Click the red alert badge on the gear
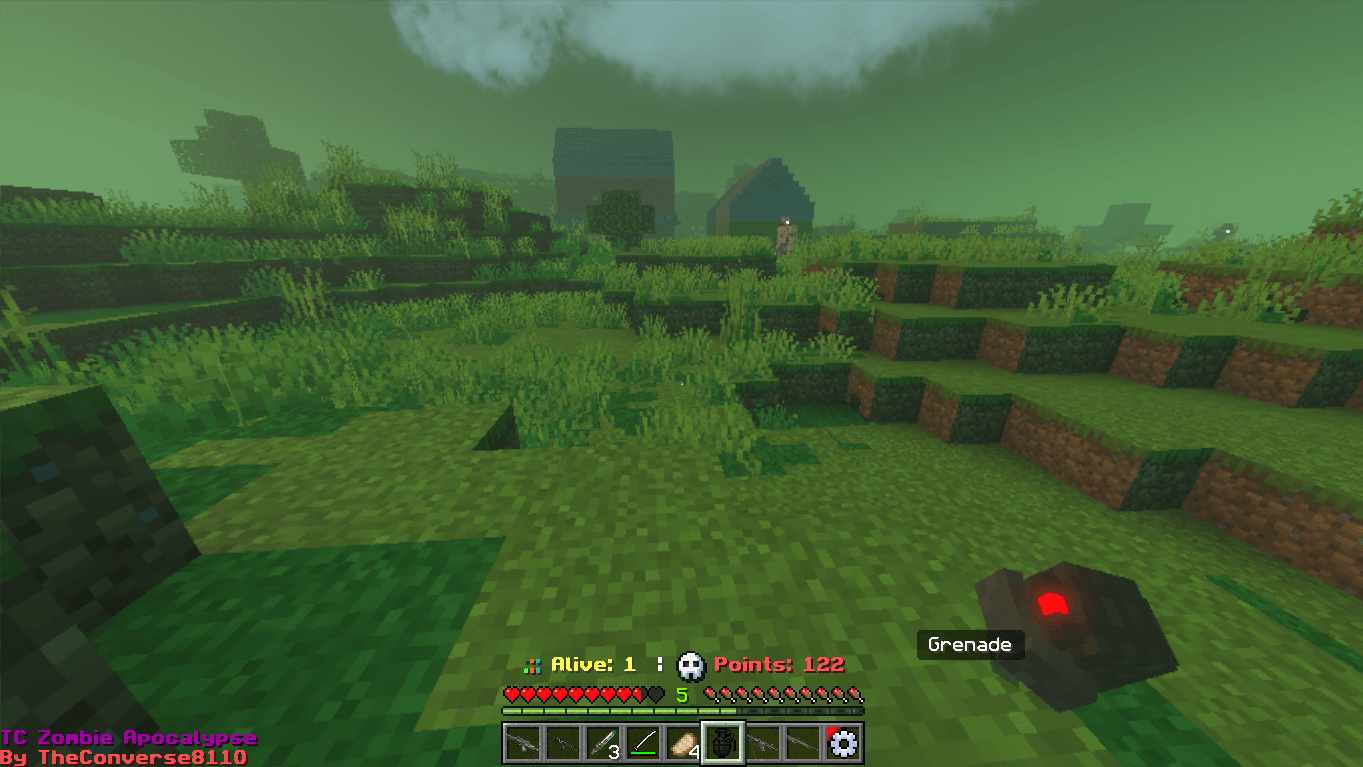 tap(834, 730)
